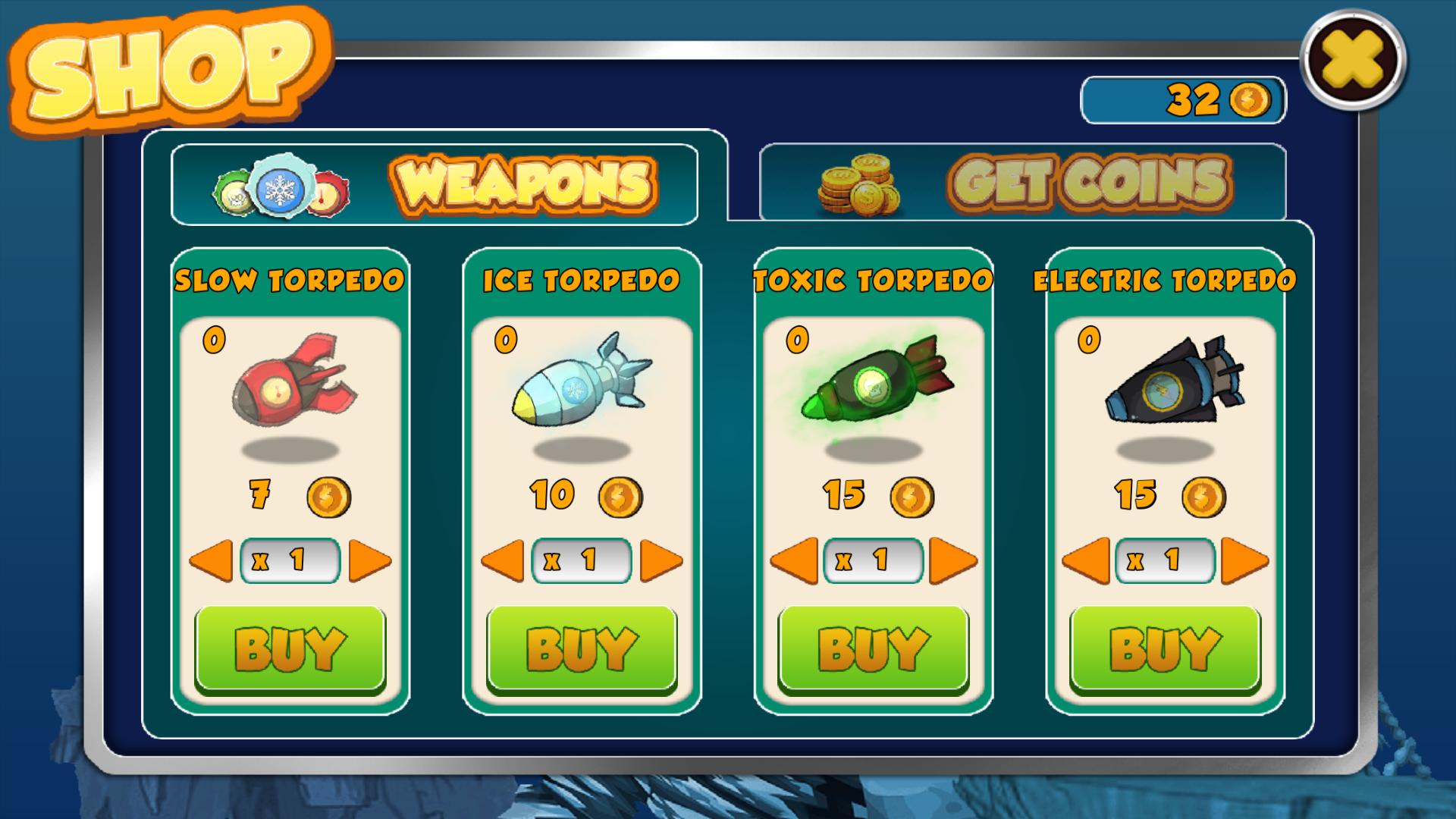Purchase the Toxic Torpedo
Image resolution: width=1456 pixels, height=819 pixels.
coord(874,649)
